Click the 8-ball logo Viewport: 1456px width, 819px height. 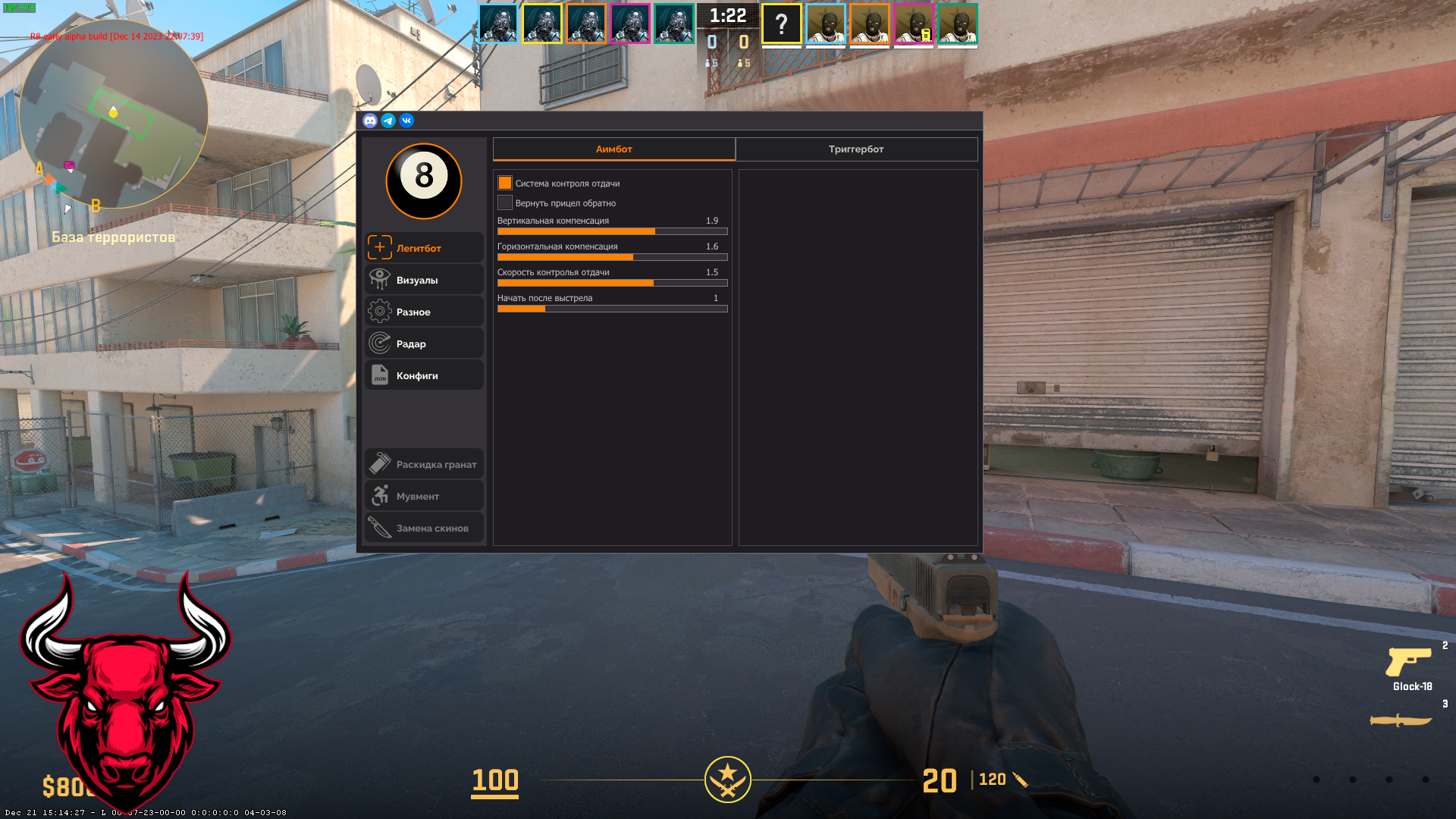[424, 182]
